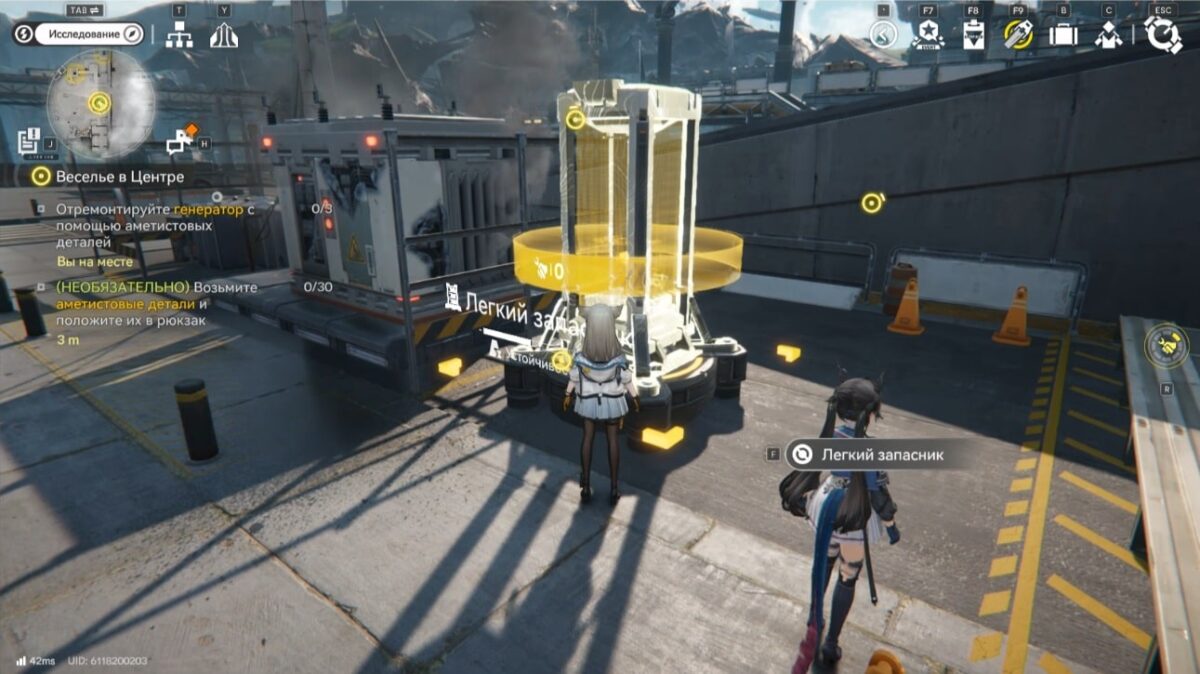Toggle the Исследование exploration mode switch
Screen dimensions: 1200x674
click(90, 34)
